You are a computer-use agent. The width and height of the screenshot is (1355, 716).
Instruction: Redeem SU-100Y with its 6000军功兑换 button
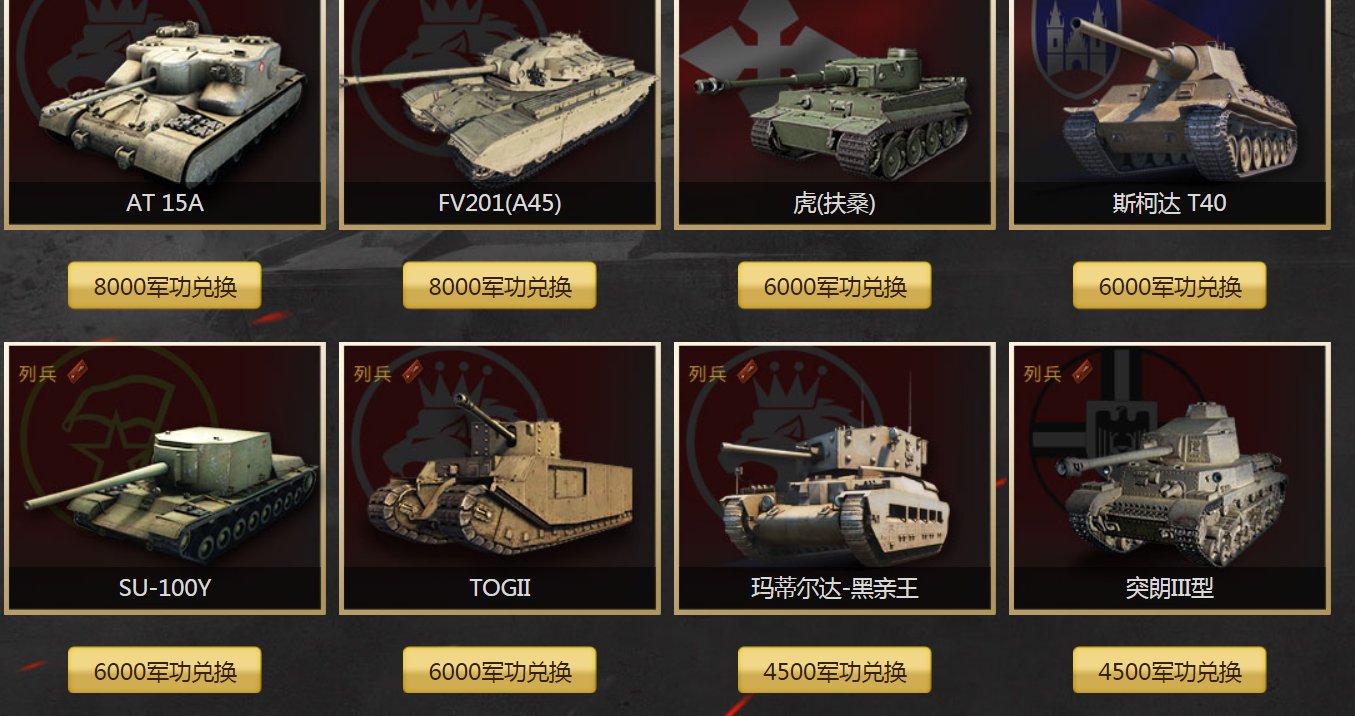pyautogui.click(x=165, y=671)
